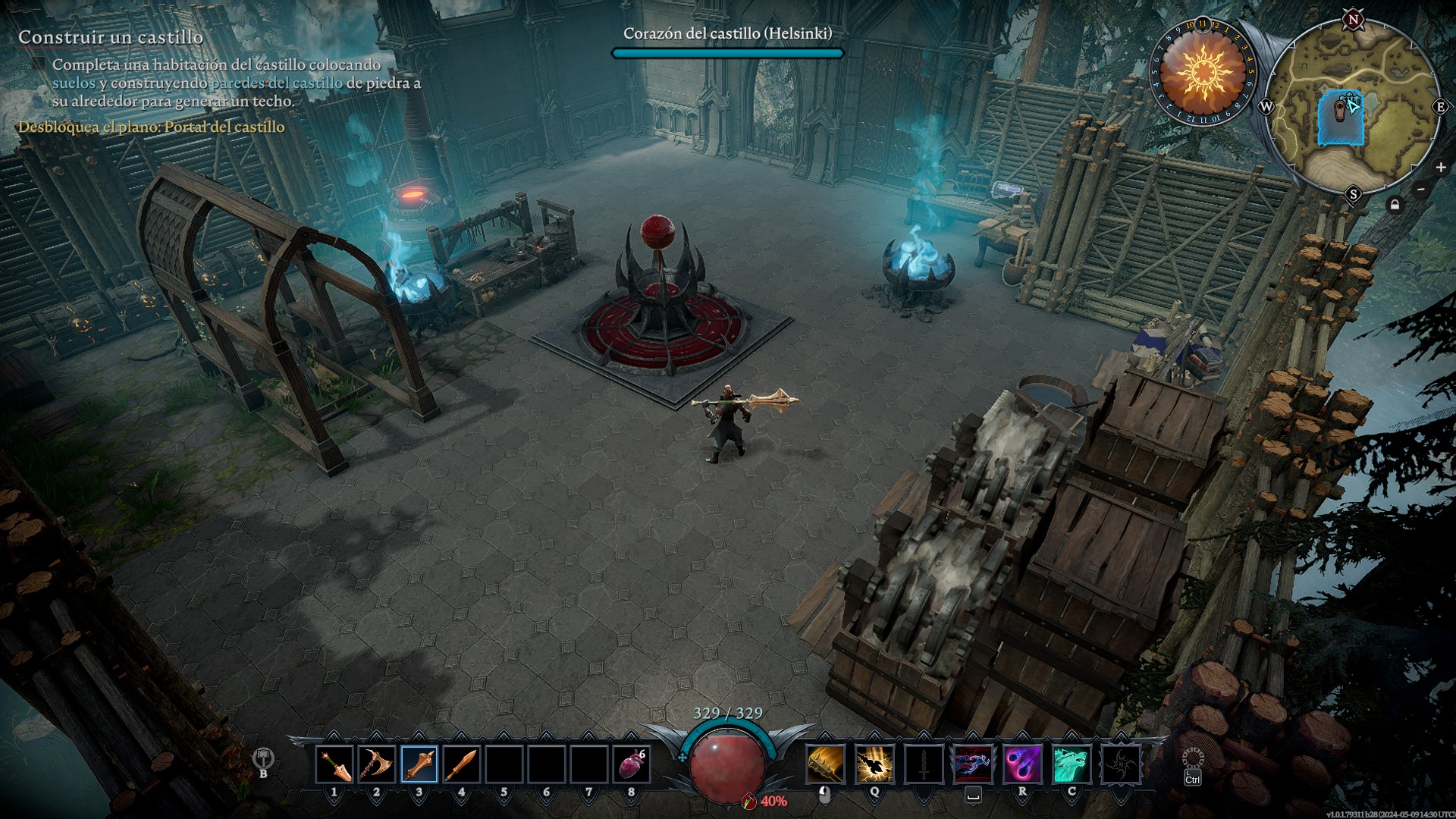
Task: Select the dim ultimate ability slot
Action: click(x=1120, y=764)
